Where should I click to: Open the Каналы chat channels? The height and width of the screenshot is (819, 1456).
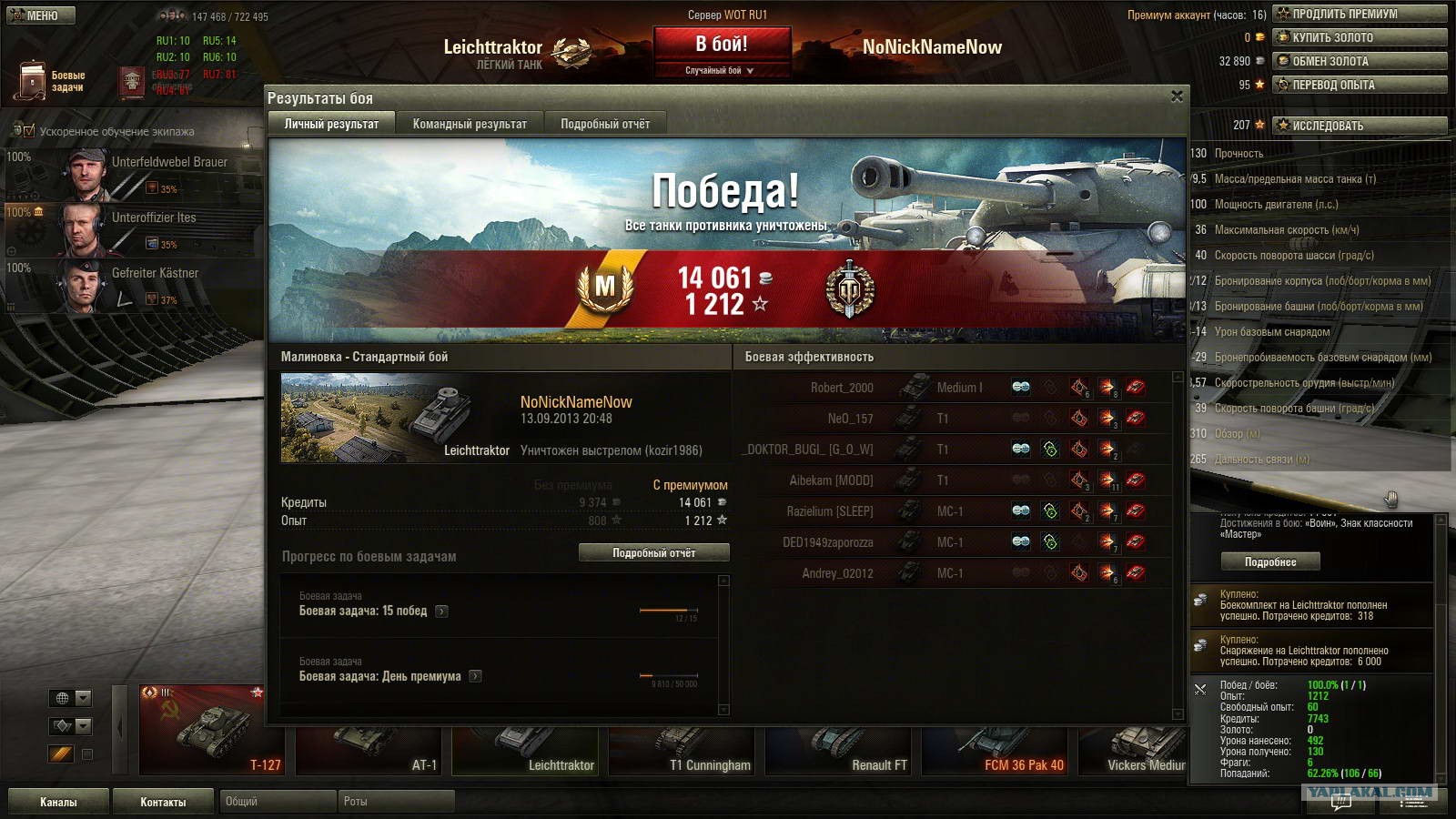point(58,802)
